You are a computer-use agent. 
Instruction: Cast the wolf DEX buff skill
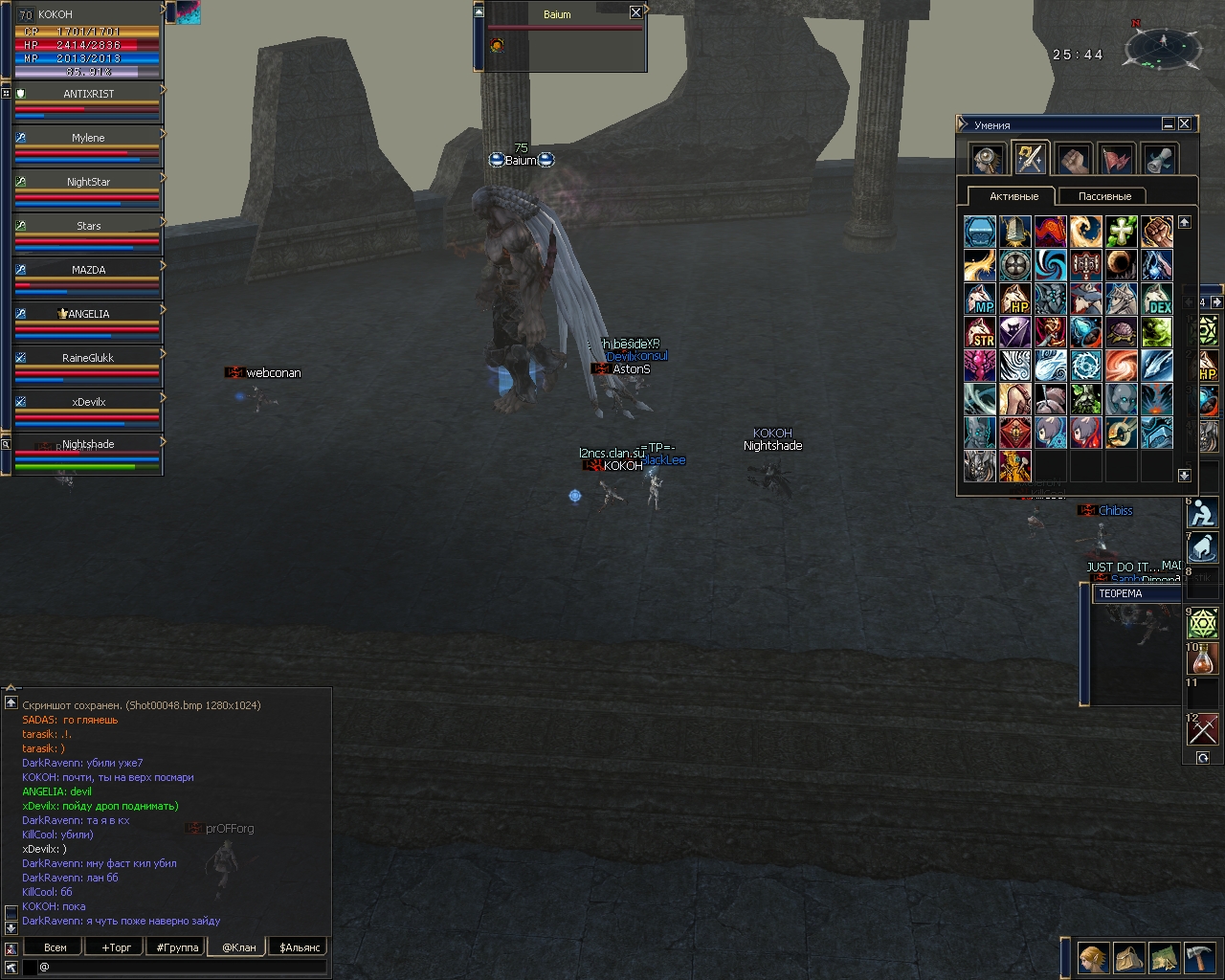[1157, 299]
